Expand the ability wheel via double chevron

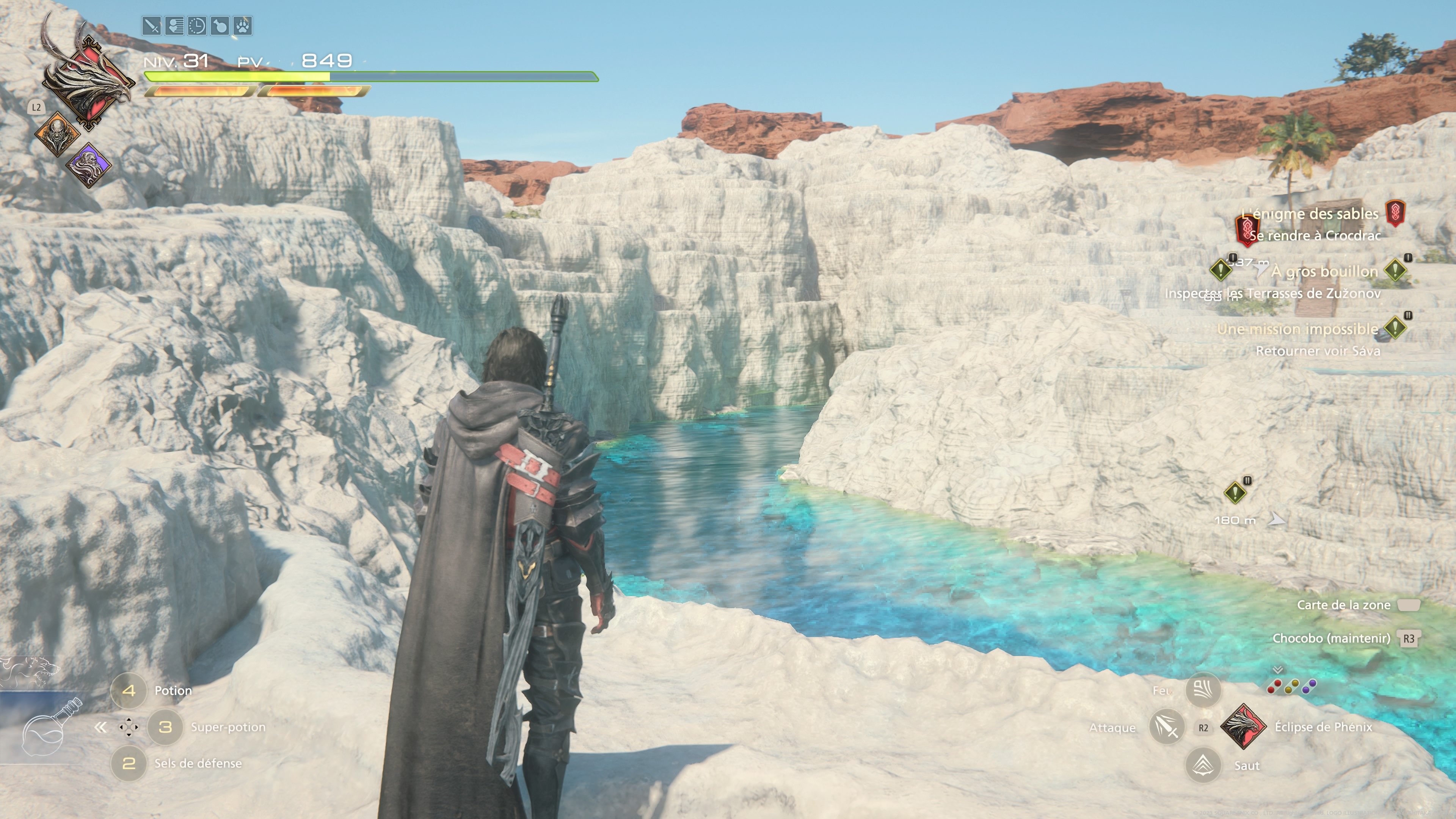(1278, 670)
